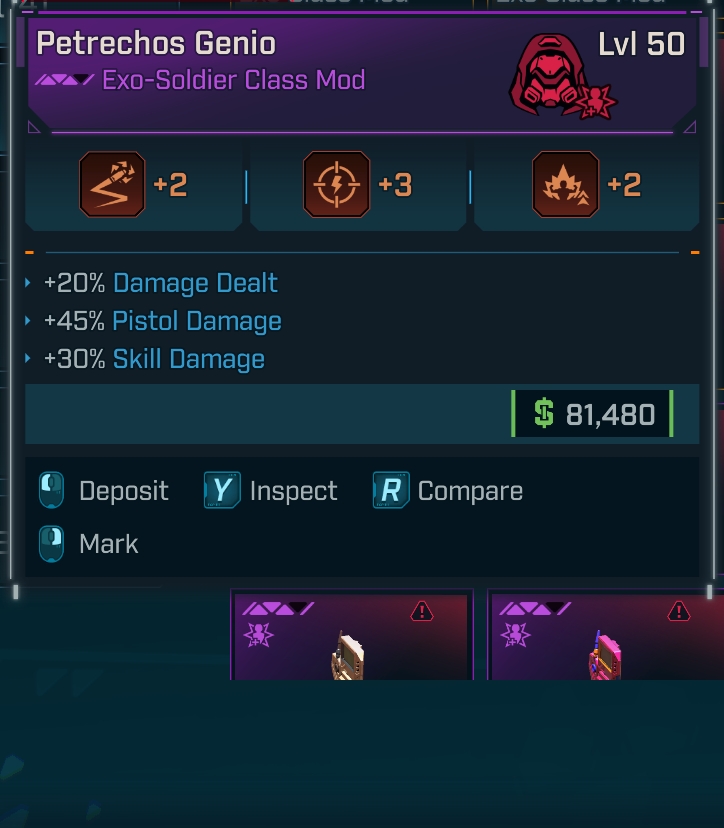This screenshot has width=724, height=828.
Task: Select the tan weapon inventory slot
Action: [350, 638]
